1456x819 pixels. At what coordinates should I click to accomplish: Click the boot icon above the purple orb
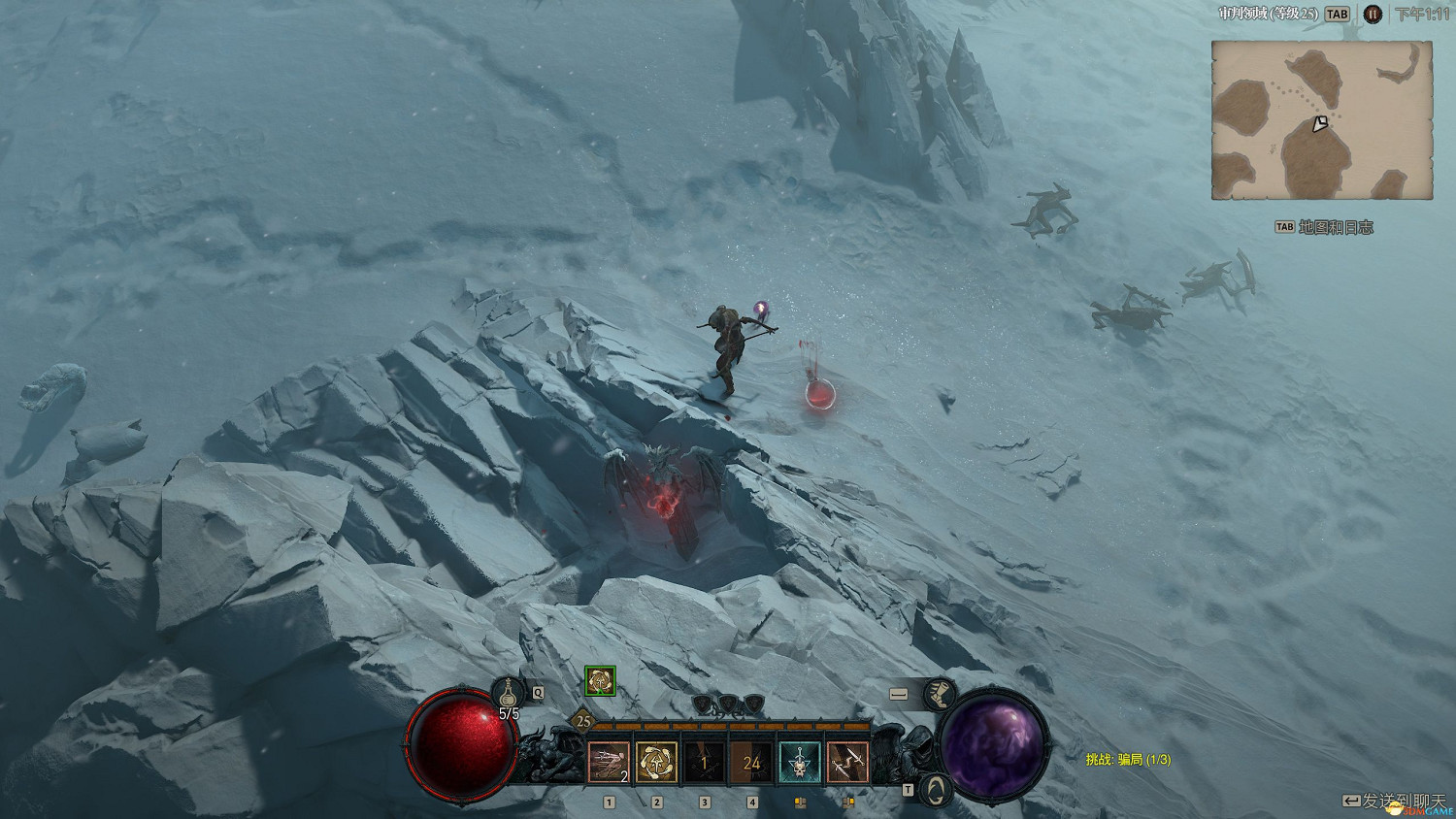[938, 694]
